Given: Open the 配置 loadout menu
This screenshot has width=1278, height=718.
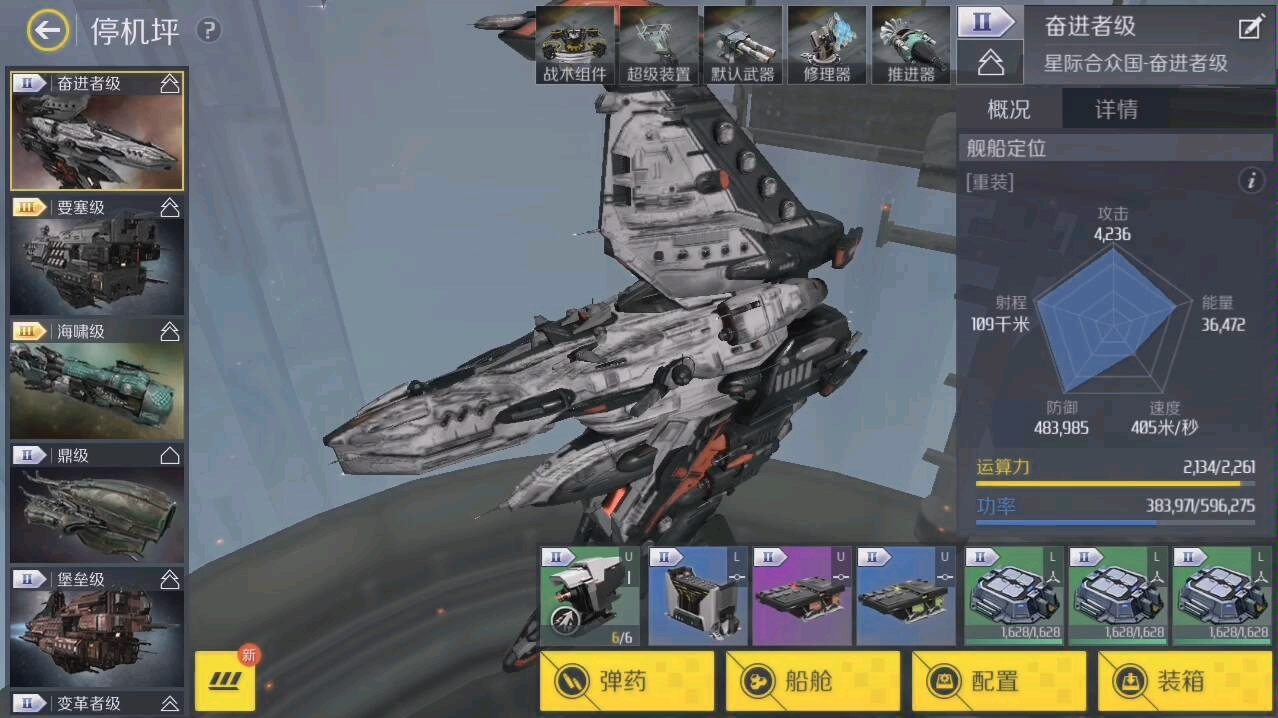Looking at the screenshot, I should click(999, 681).
